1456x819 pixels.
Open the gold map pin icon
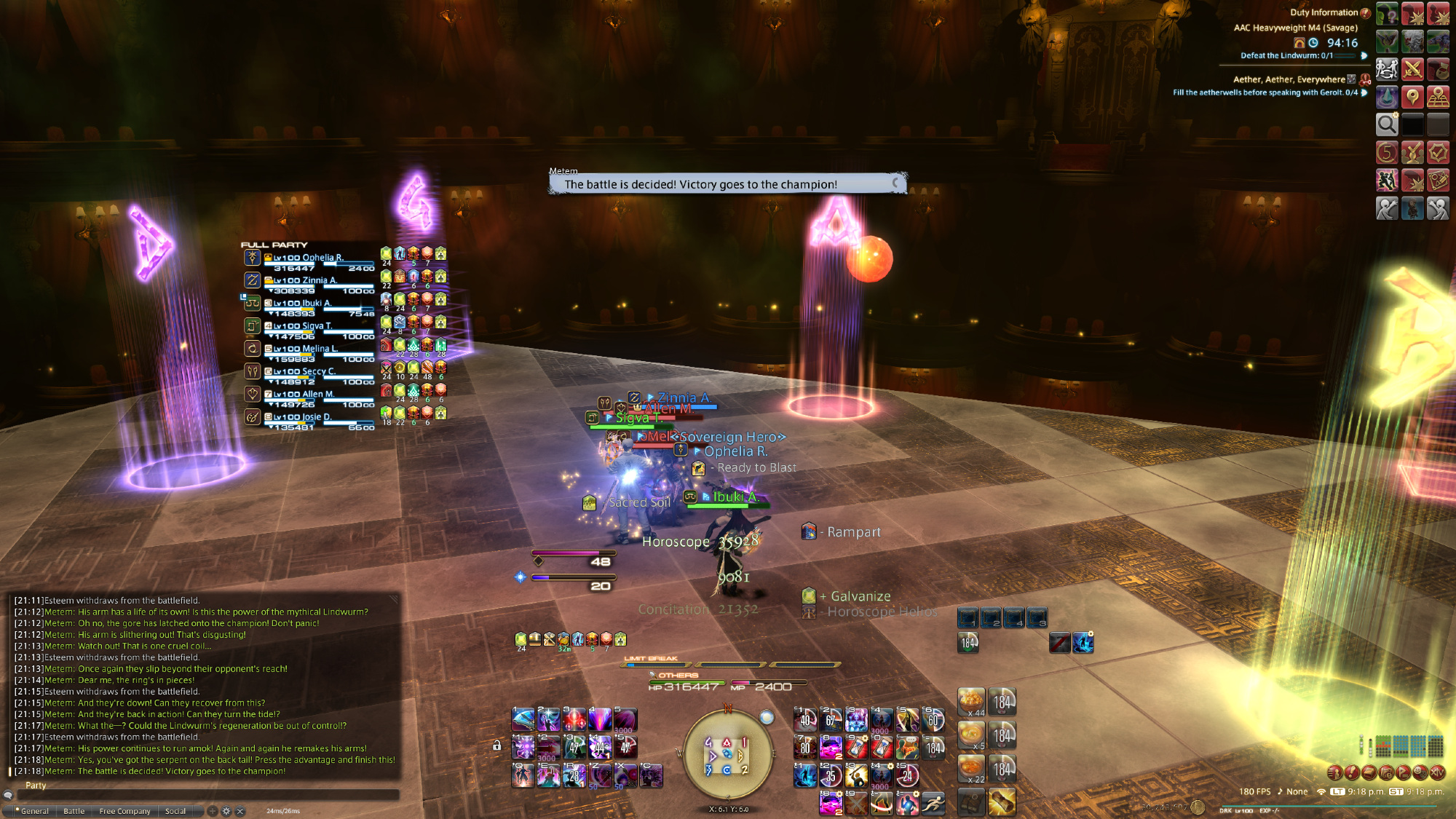[1412, 96]
